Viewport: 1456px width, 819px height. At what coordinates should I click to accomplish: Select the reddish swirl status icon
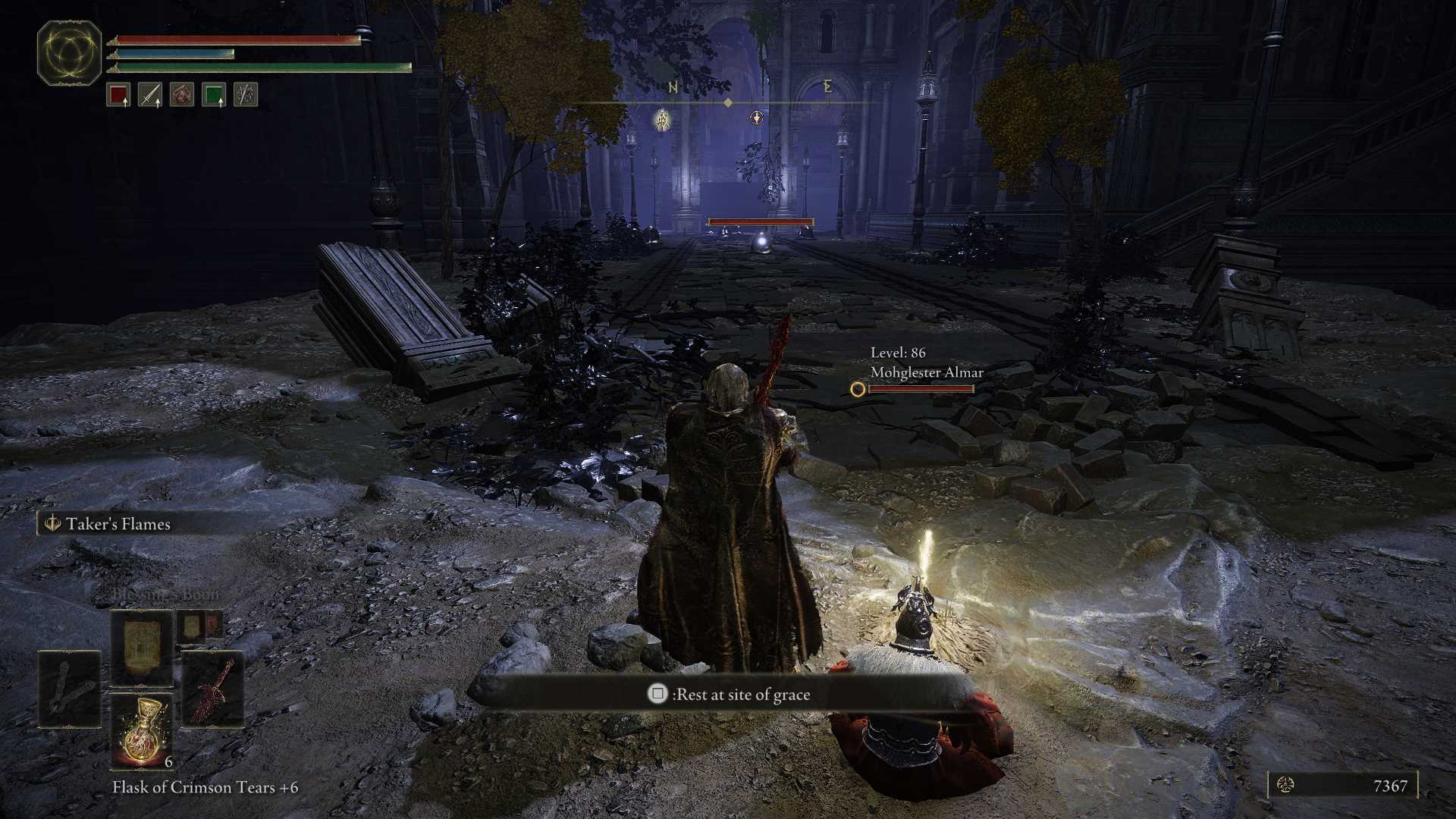tap(182, 95)
